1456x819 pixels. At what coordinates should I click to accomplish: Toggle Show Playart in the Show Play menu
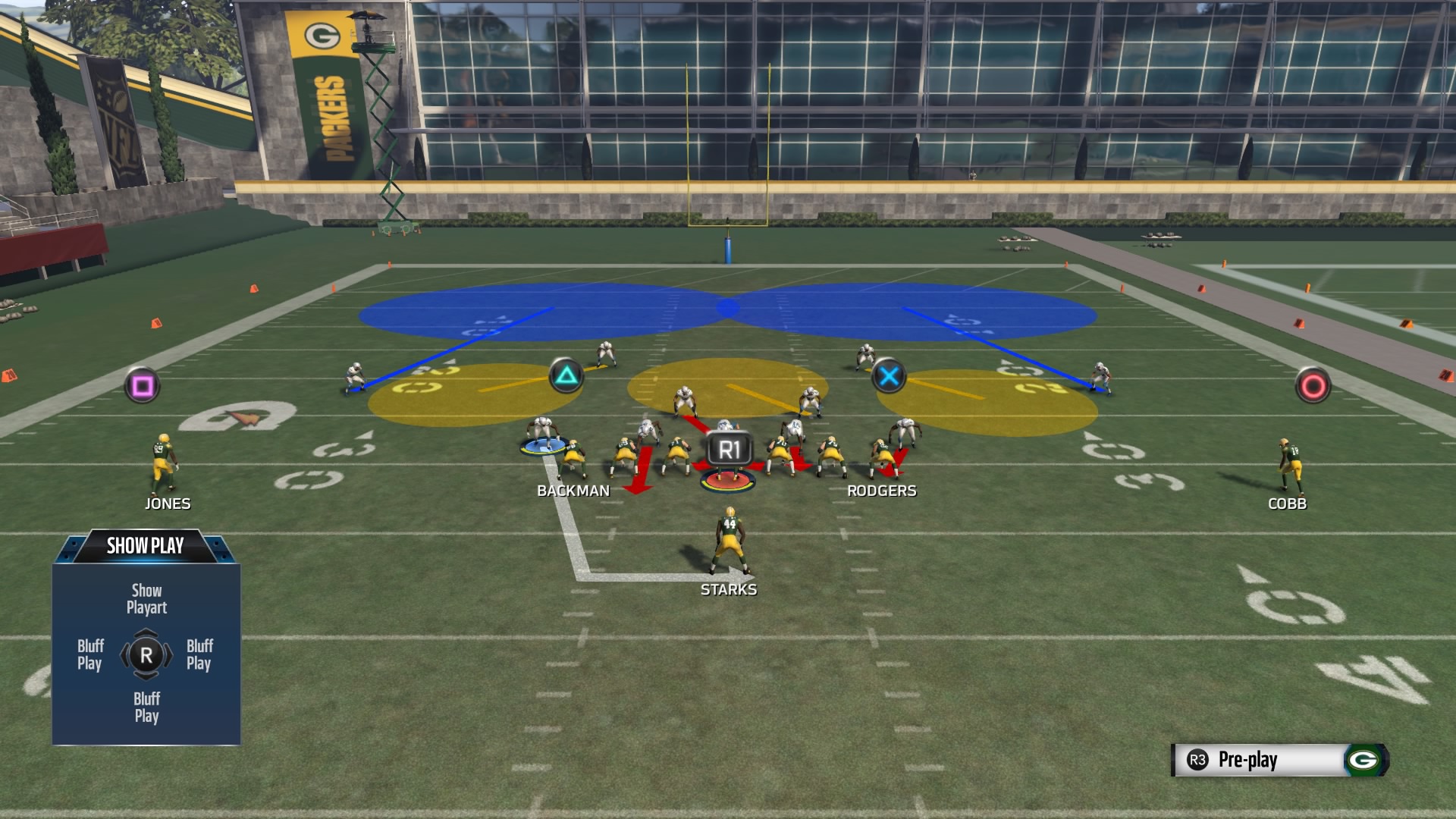(x=146, y=598)
